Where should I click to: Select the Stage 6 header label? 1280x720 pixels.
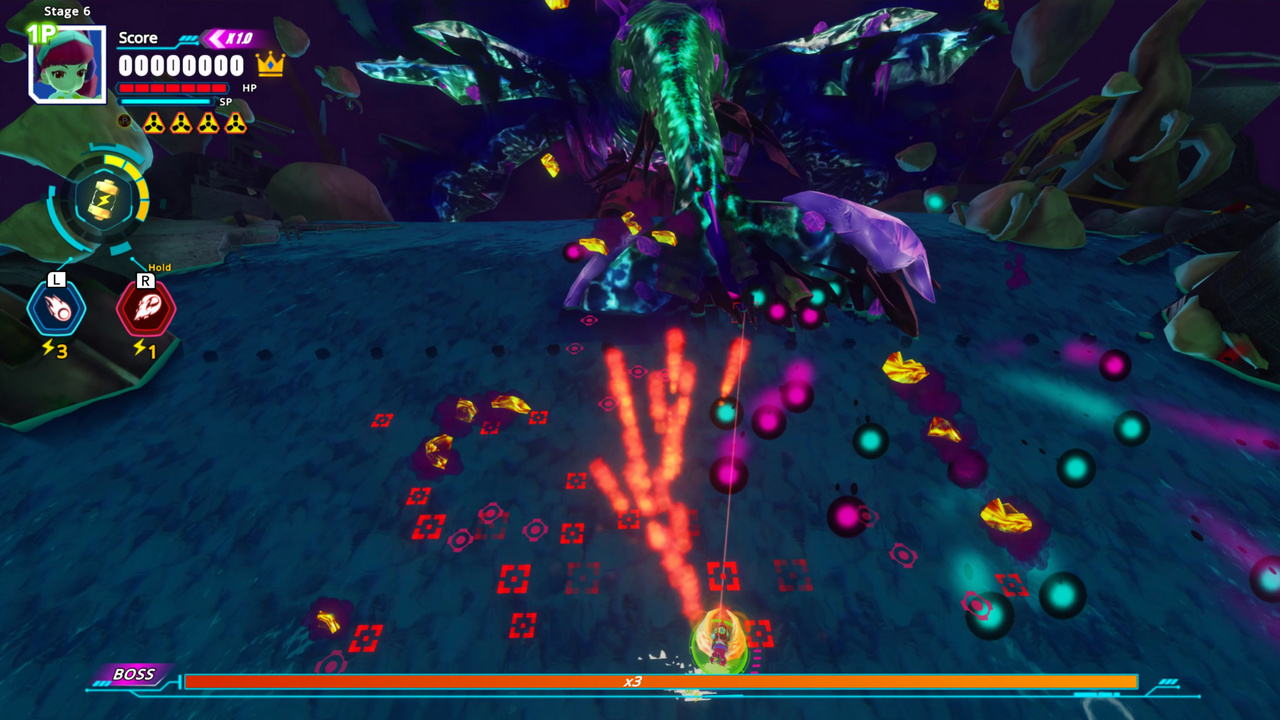click(x=66, y=11)
